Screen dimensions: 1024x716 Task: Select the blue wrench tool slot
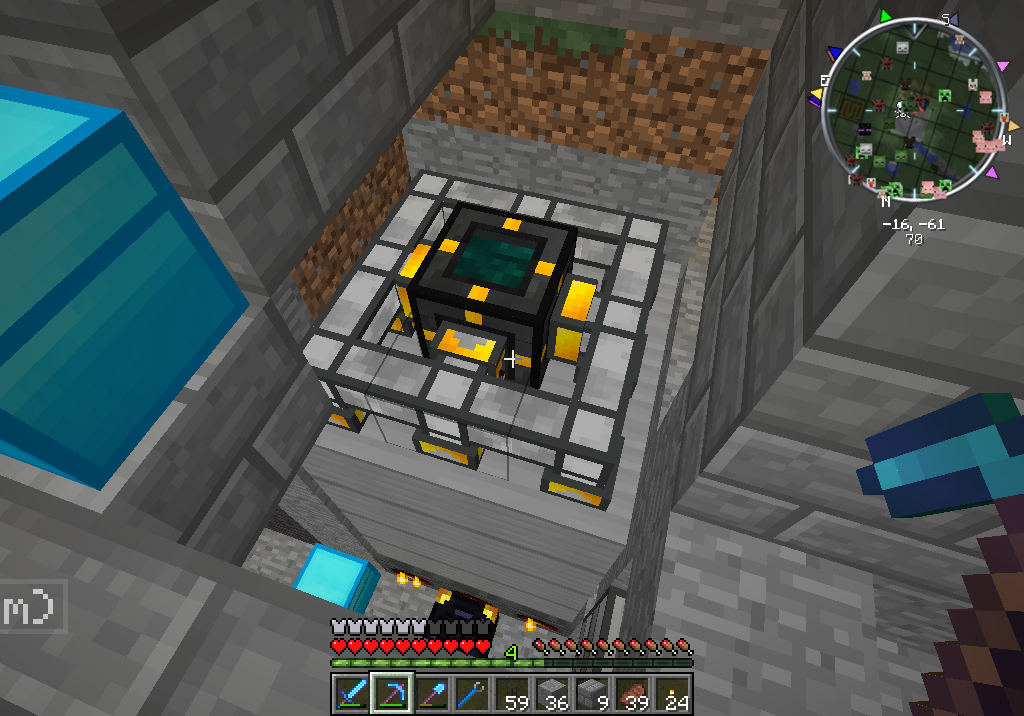point(470,694)
